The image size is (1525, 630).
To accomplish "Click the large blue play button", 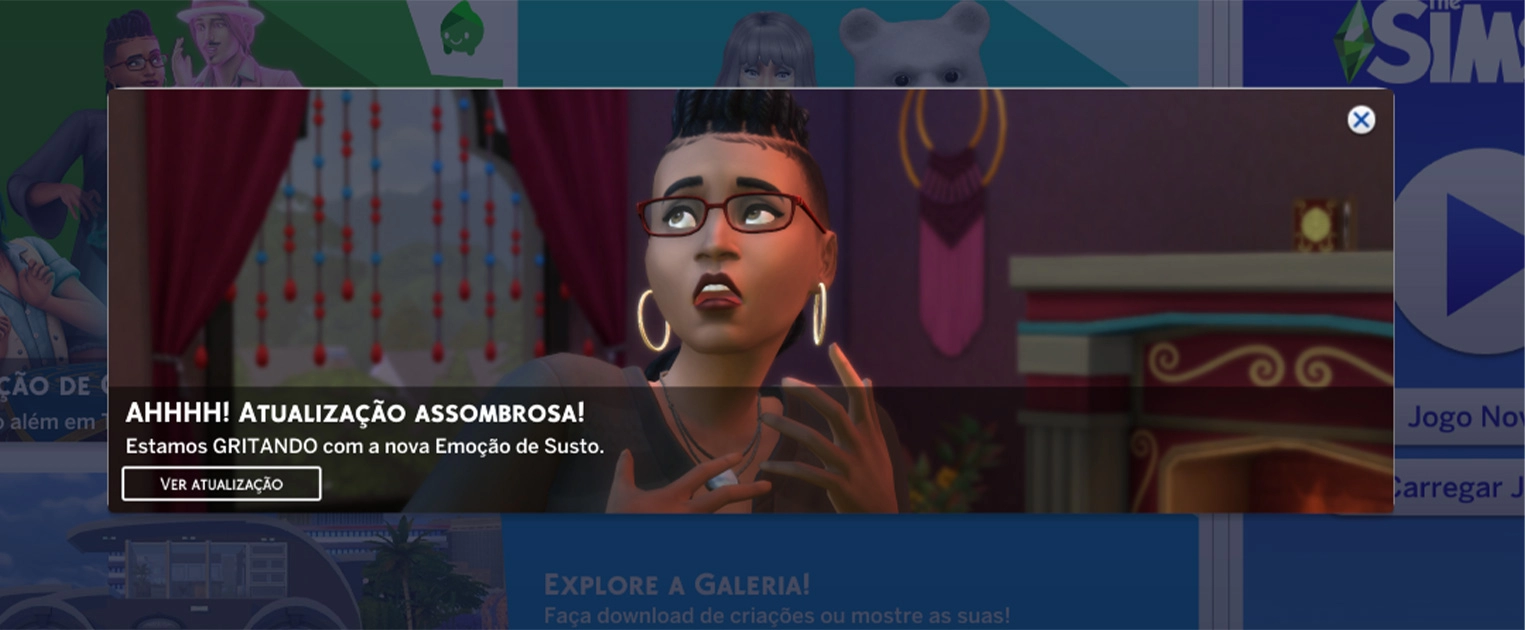I will point(1472,250).
